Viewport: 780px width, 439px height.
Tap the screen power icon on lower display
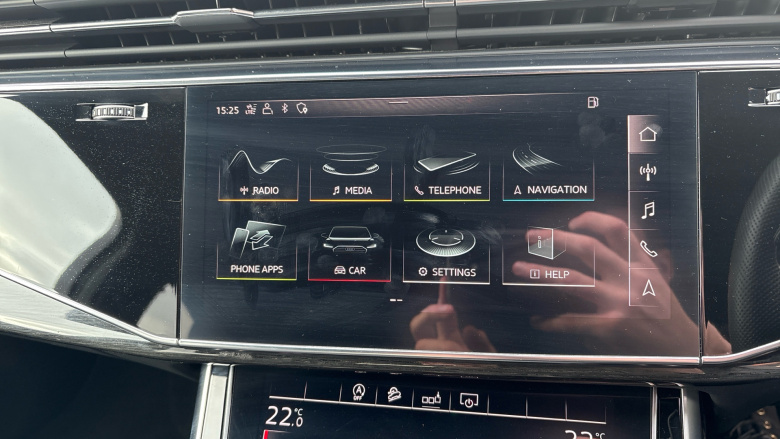click(468, 400)
